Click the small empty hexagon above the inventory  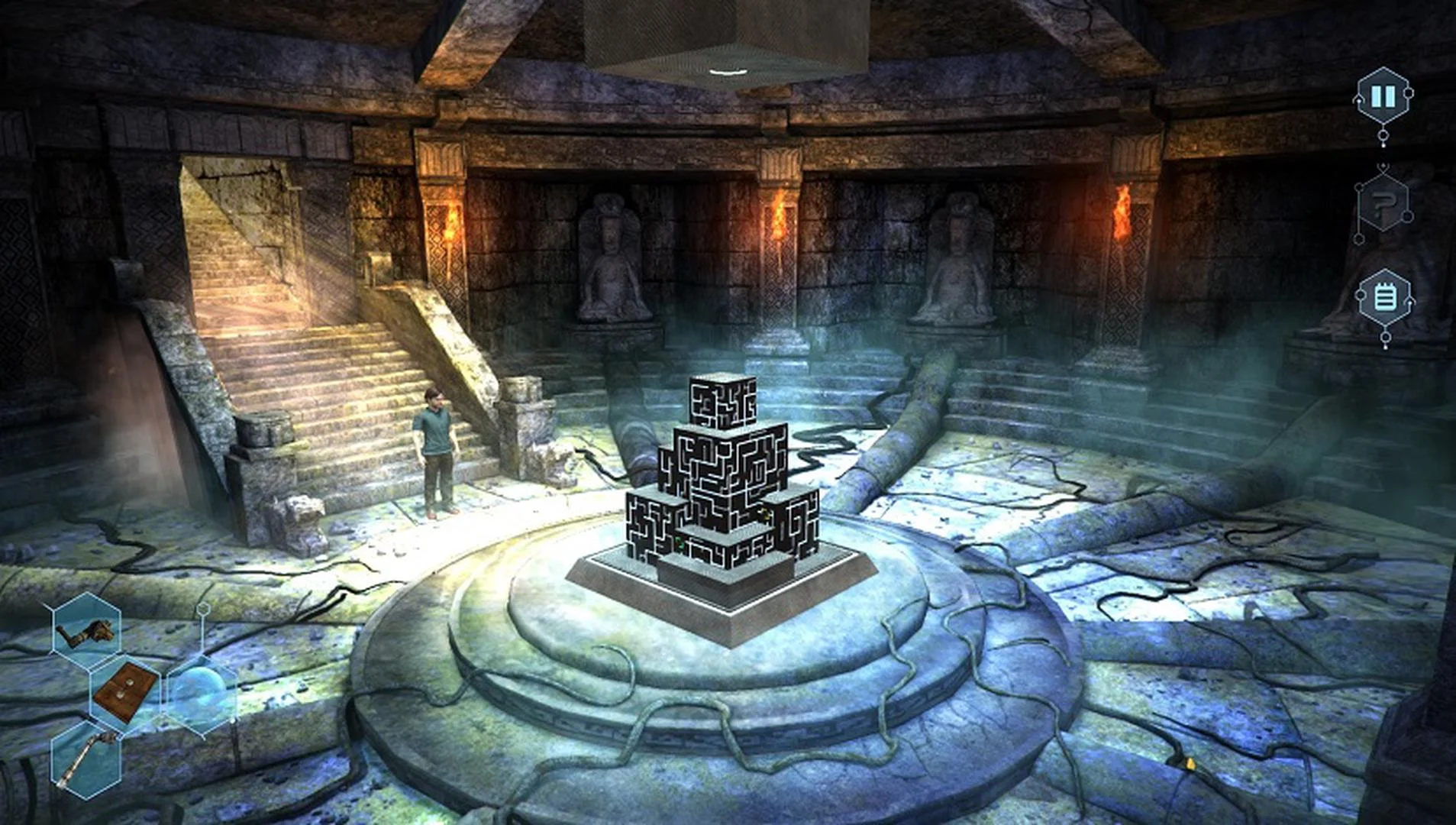pos(203,609)
